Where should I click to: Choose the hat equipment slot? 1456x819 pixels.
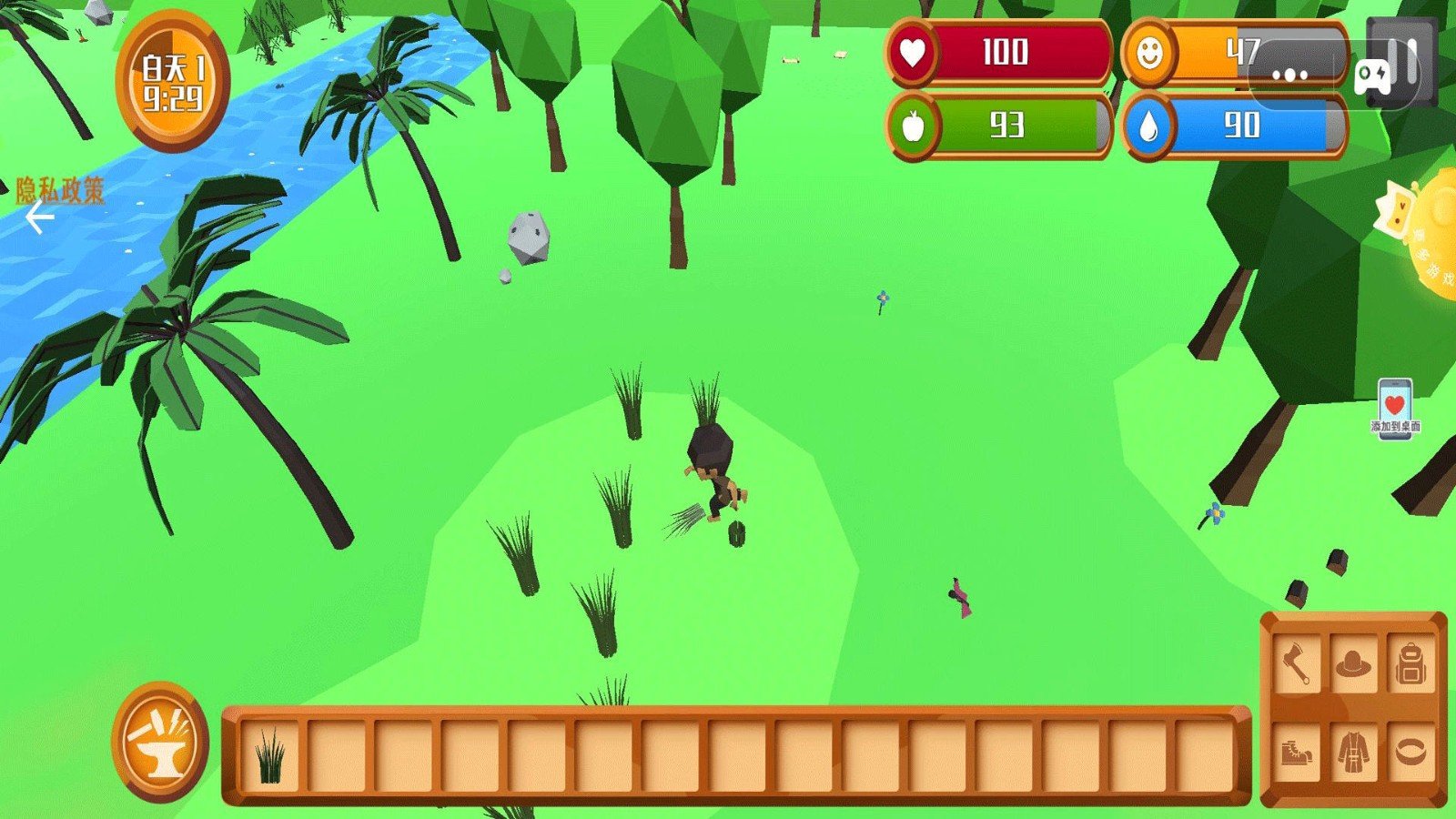[x=1353, y=663]
